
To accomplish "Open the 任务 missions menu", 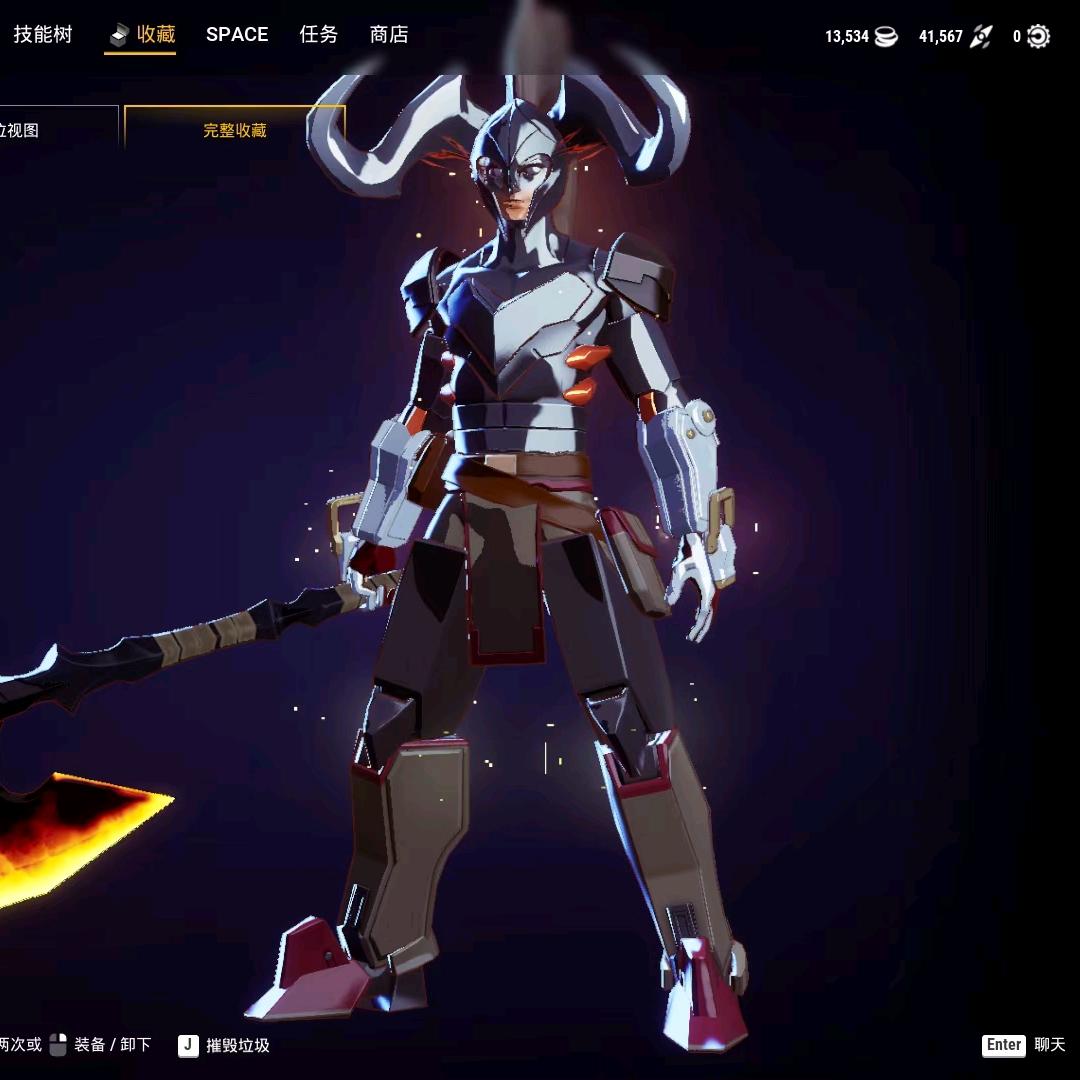I will 318,35.
